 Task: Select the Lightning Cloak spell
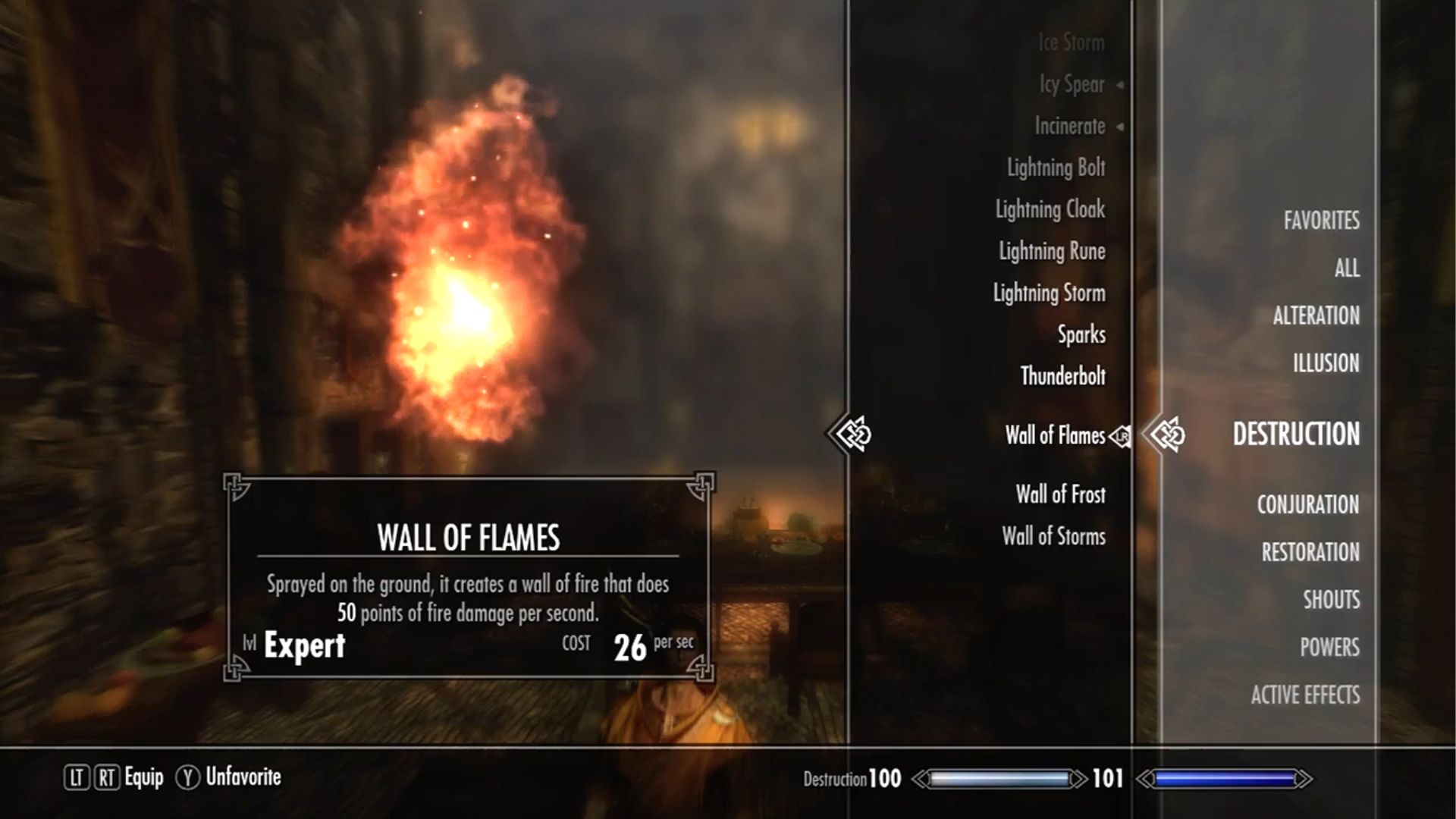[x=1050, y=209]
